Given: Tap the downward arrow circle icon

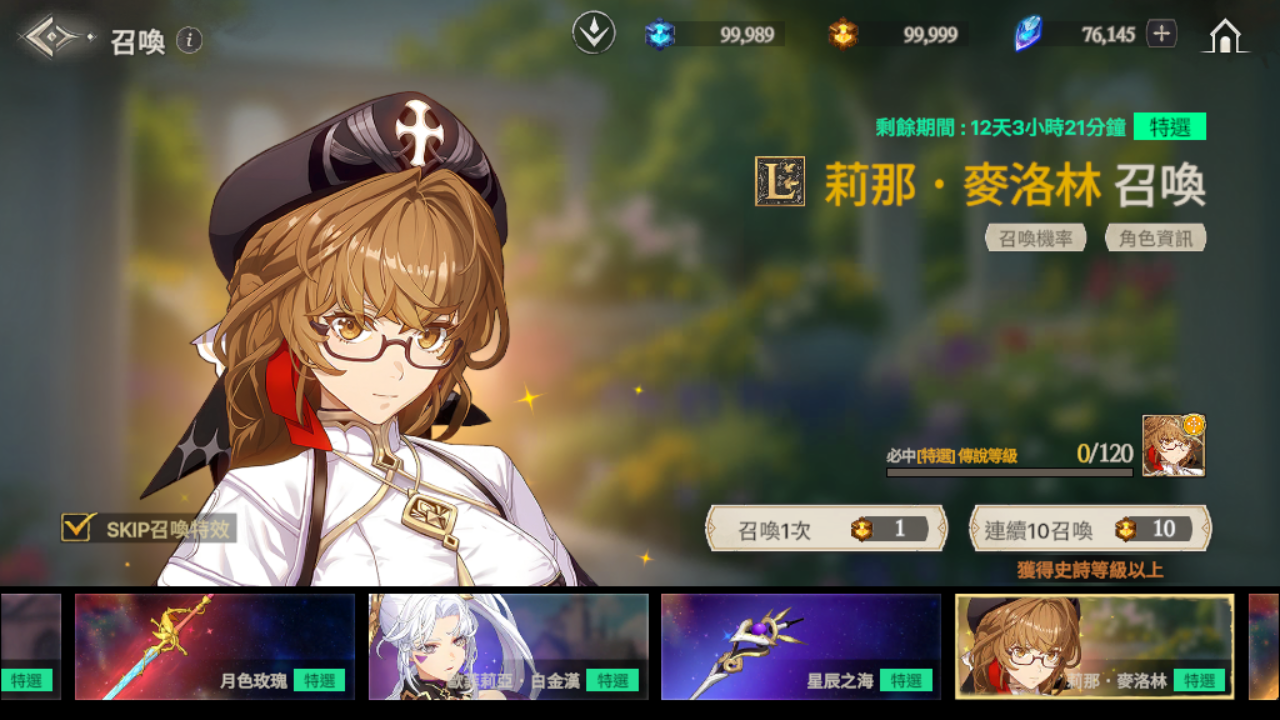Looking at the screenshot, I should [x=593, y=33].
